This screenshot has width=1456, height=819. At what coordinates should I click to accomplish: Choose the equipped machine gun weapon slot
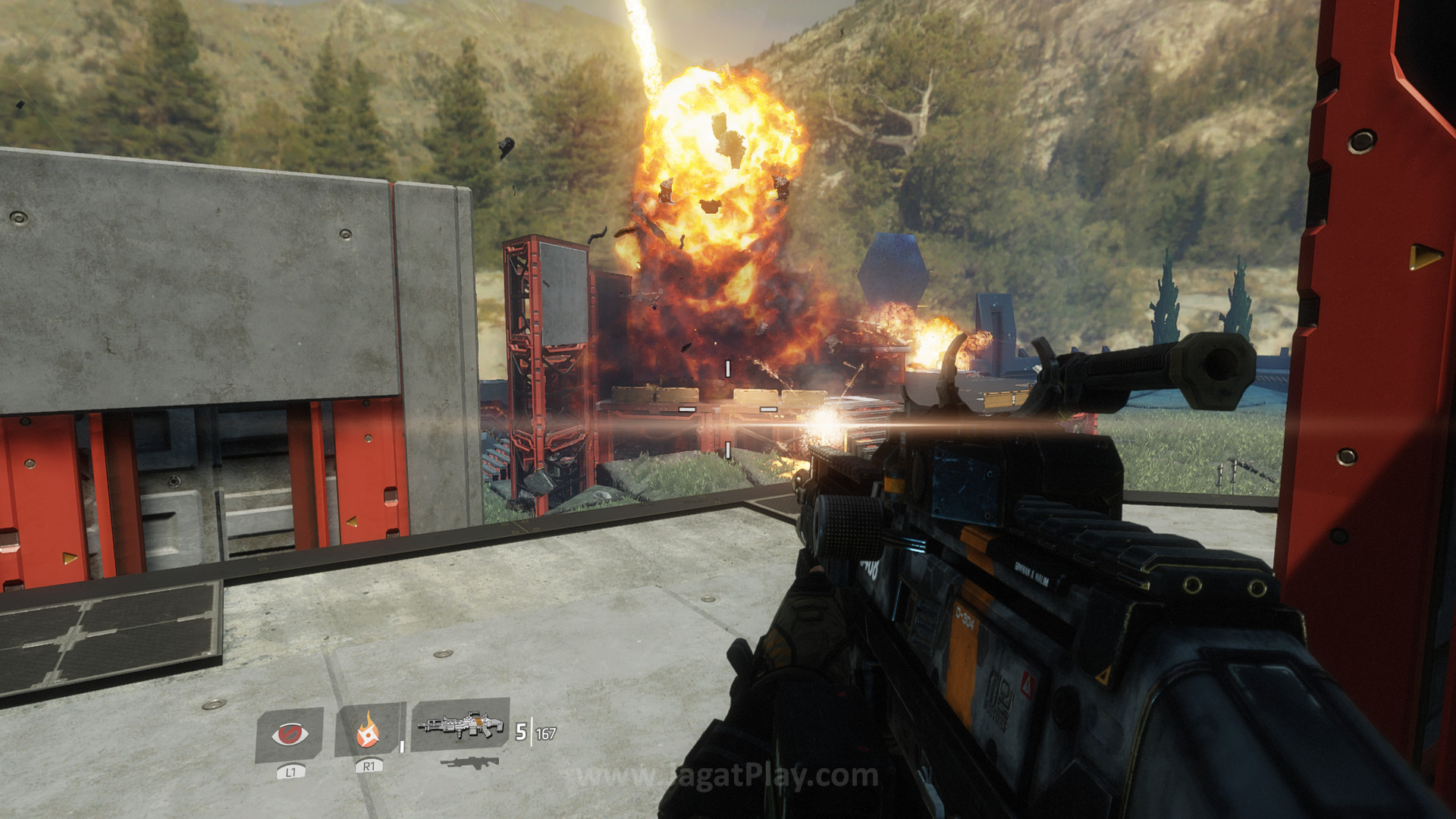point(460,725)
